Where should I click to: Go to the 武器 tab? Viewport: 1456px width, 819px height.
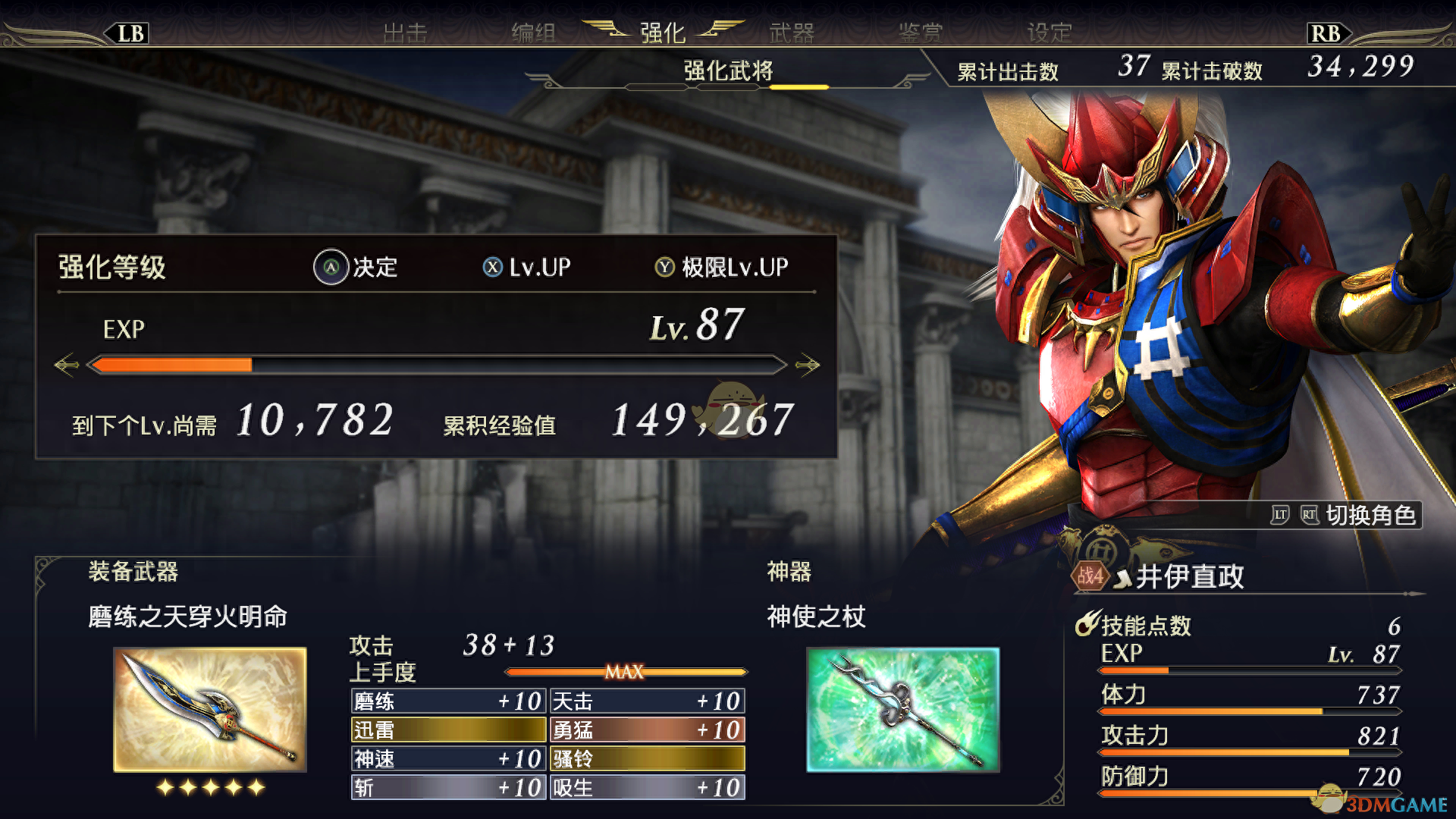tap(792, 33)
